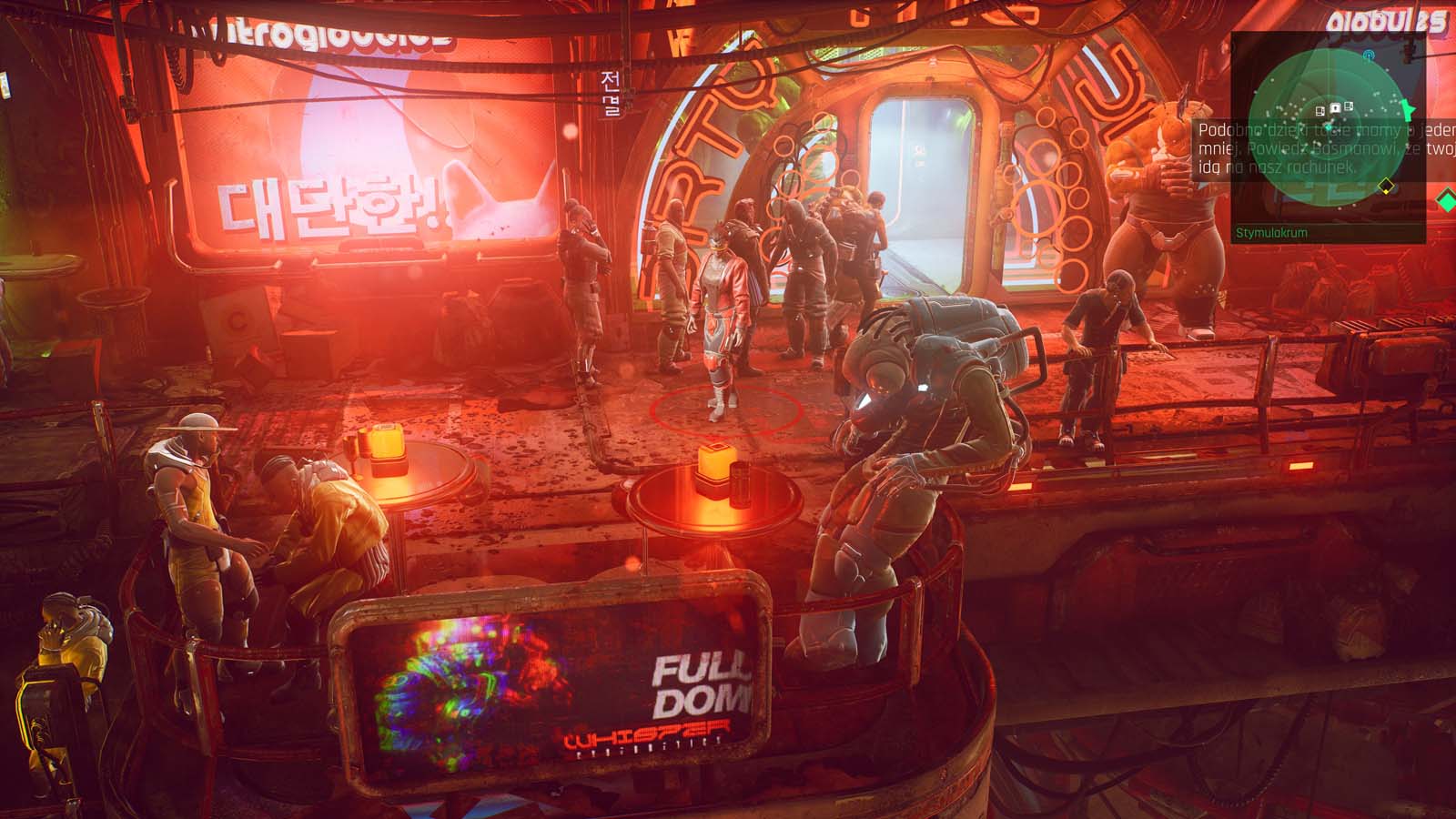Select the blue signal beacon marker on minimap
Image resolution: width=1456 pixels, height=819 pixels.
pos(1369,56)
